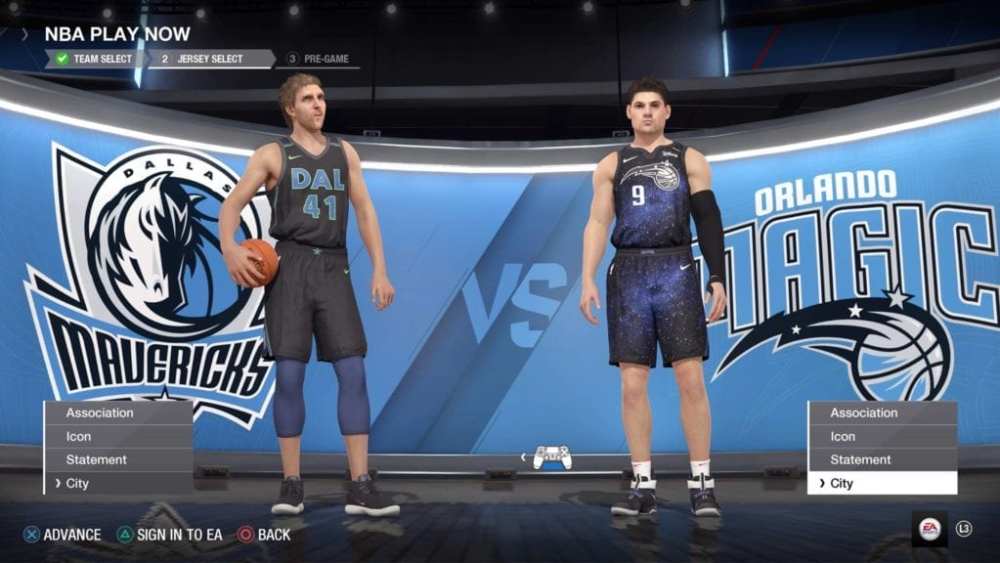Pick the Statement jersey for Orlando
1000x563 pixels.
pyautogui.click(x=882, y=460)
